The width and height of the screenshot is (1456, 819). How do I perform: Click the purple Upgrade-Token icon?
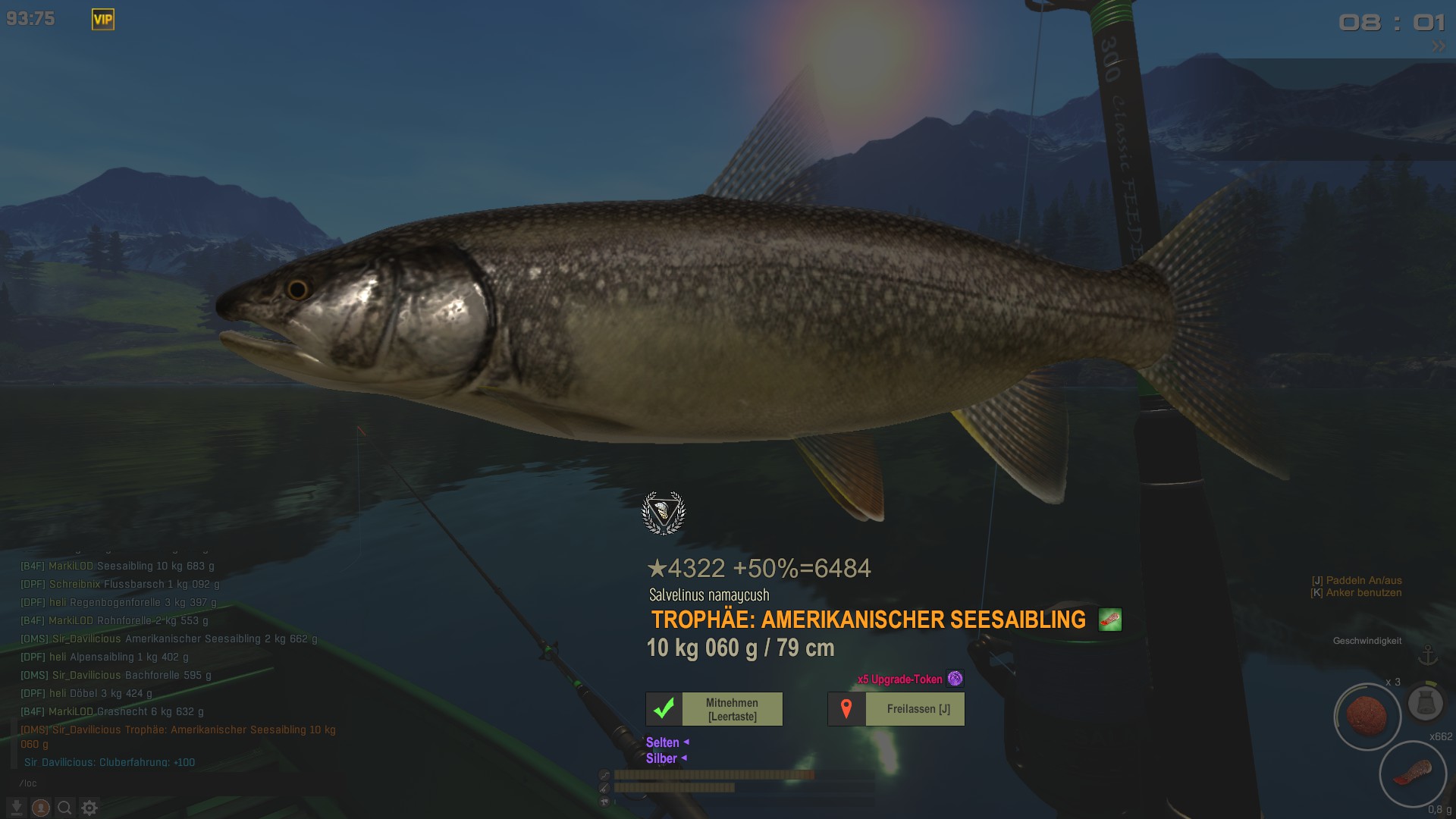tap(955, 679)
